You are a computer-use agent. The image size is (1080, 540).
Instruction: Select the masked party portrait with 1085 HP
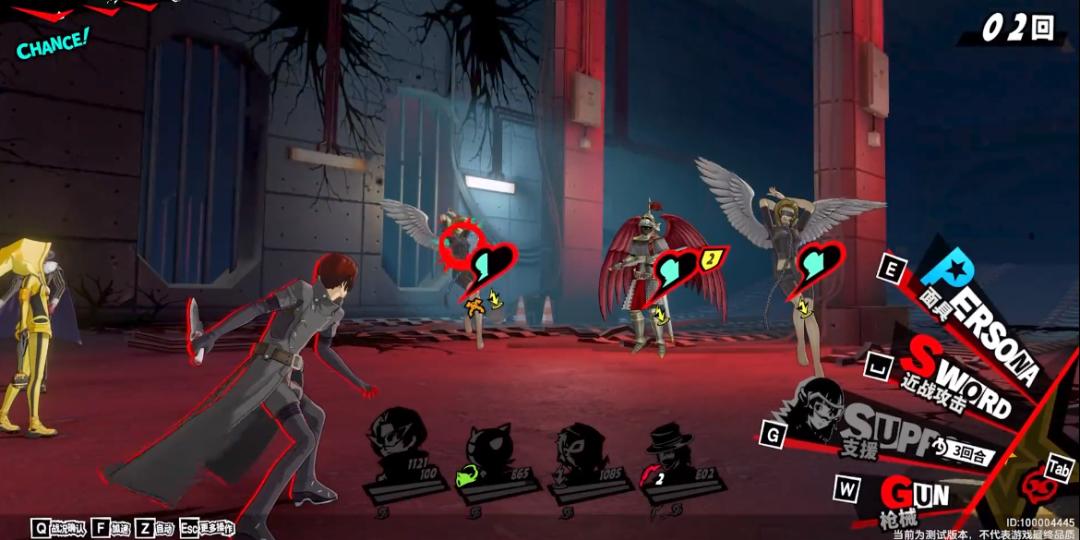(579, 442)
